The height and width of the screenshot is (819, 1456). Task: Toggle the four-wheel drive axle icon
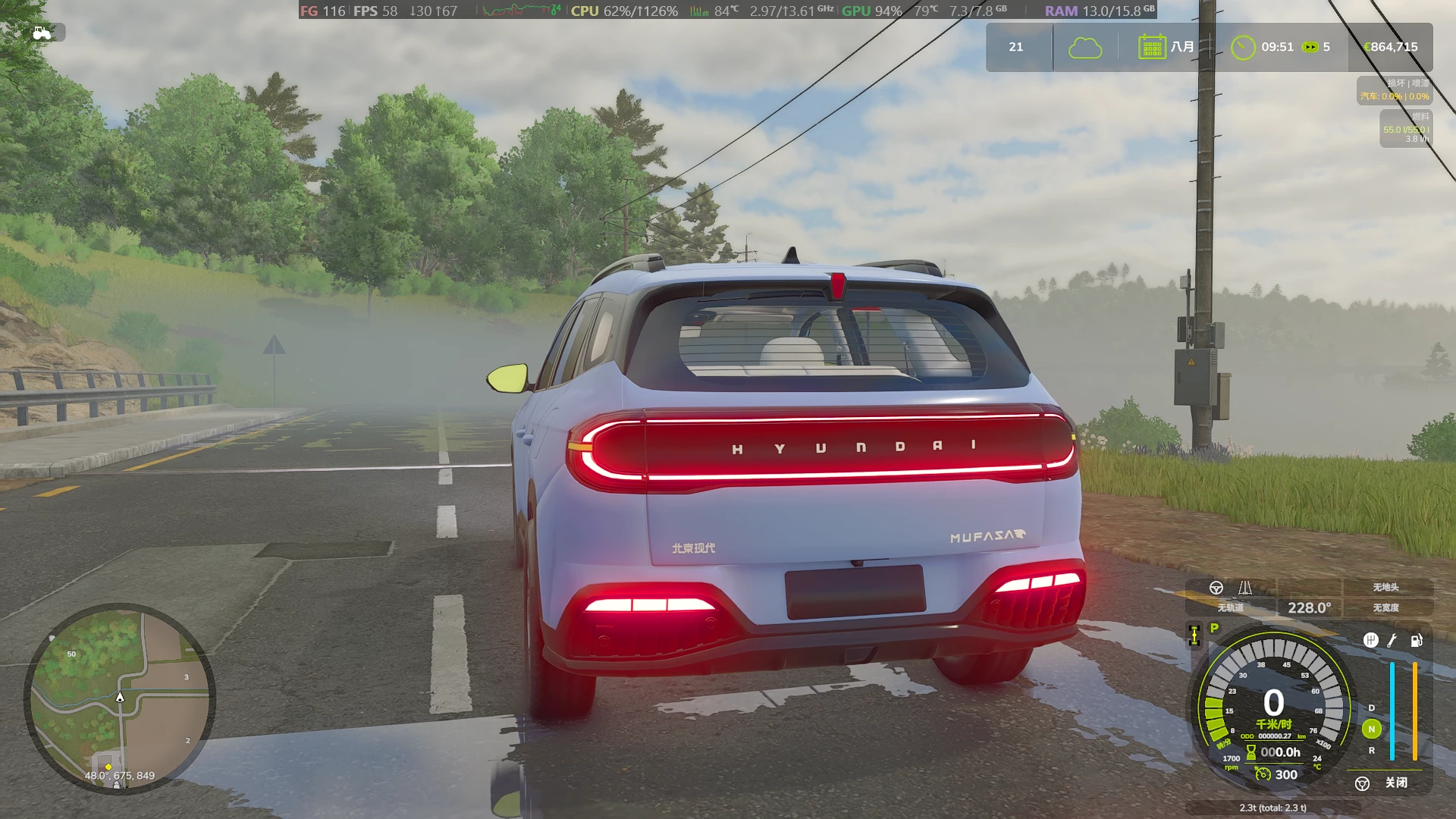point(1194,635)
